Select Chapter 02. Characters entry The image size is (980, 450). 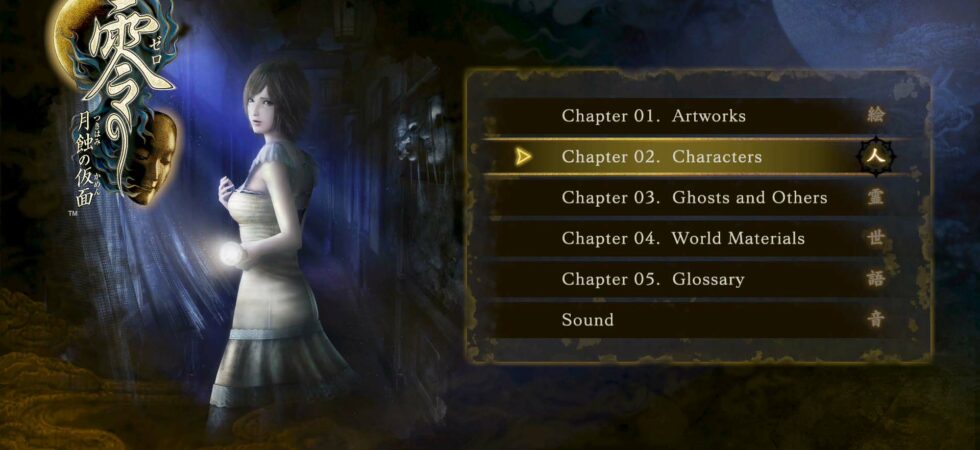click(662, 157)
